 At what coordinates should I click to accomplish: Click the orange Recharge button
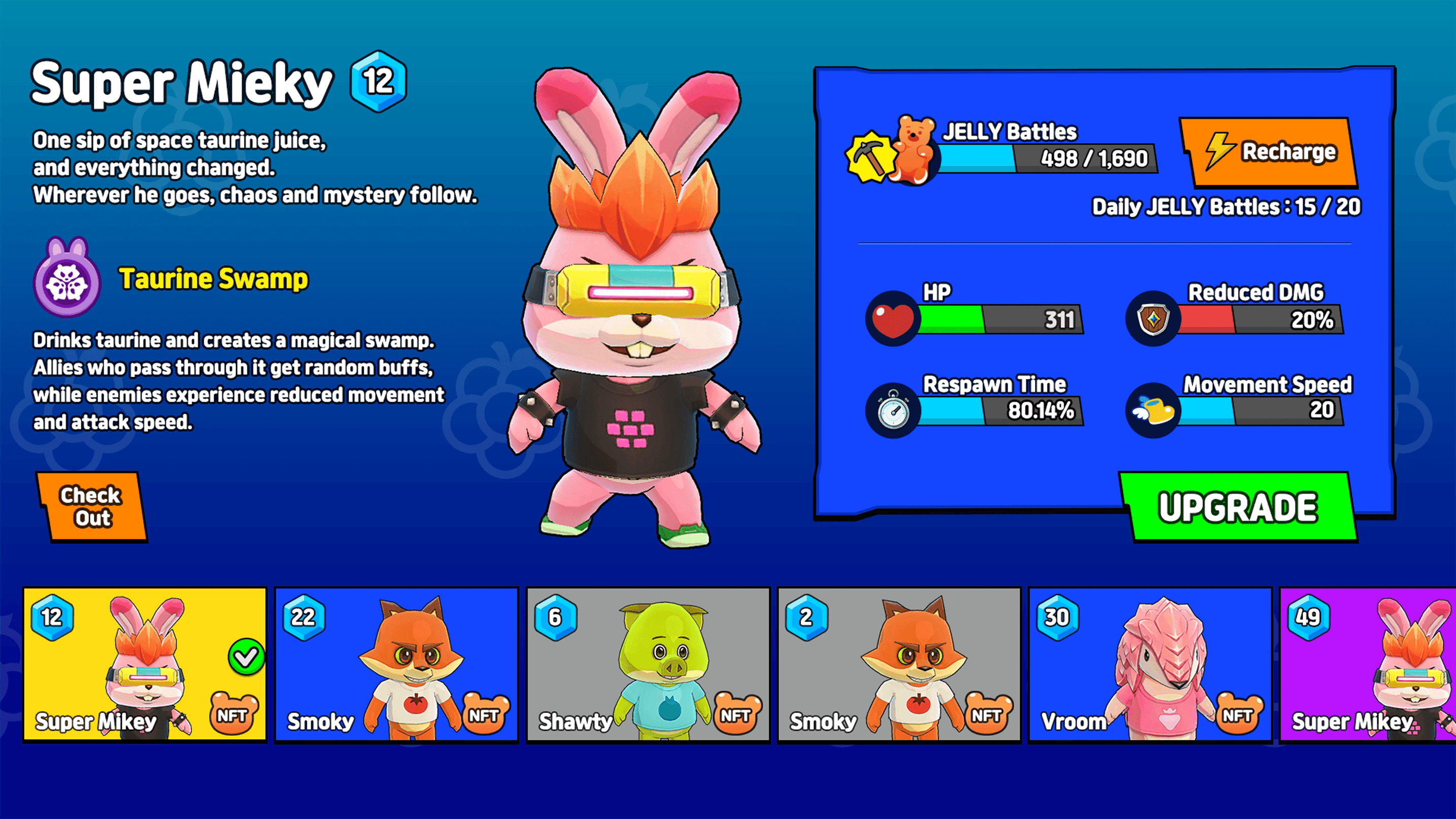pyautogui.click(x=1270, y=152)
